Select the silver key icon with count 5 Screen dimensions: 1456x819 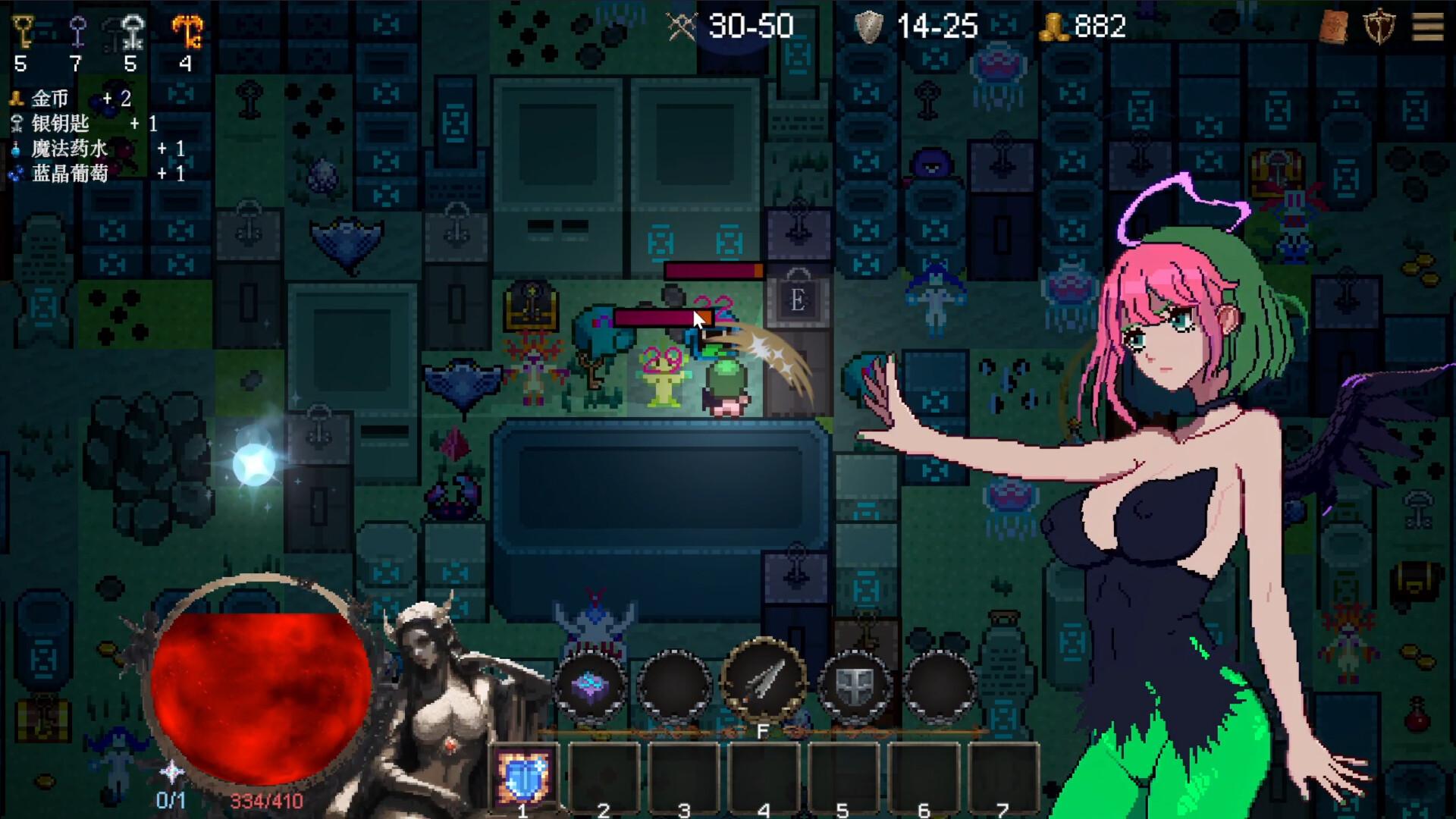(x=130, y=30)
